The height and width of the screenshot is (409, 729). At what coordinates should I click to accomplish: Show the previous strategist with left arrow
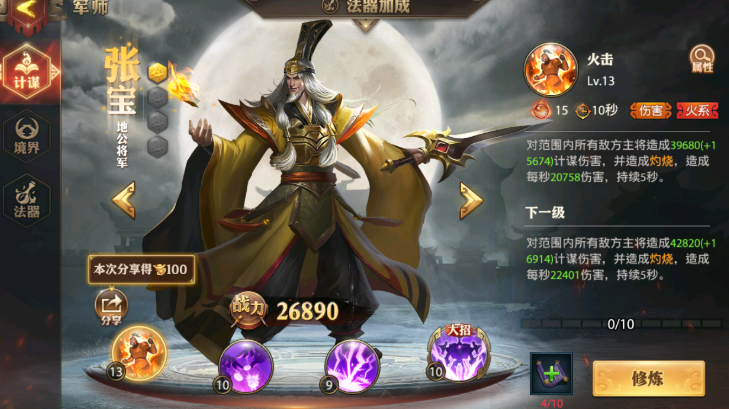point(124,201)
